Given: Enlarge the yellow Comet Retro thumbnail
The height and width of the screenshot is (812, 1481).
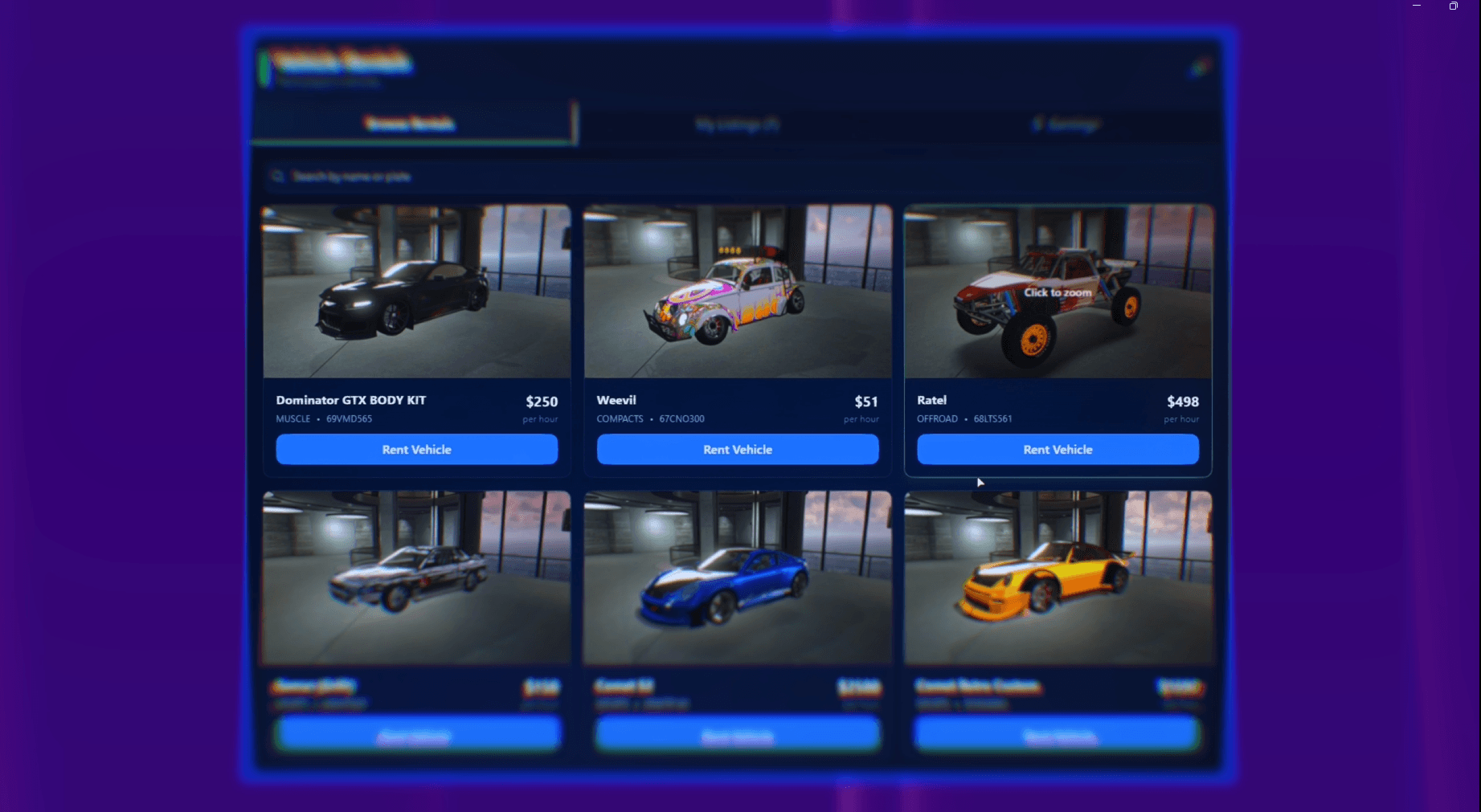Looking at the screenshot, I should [1058, 578].
